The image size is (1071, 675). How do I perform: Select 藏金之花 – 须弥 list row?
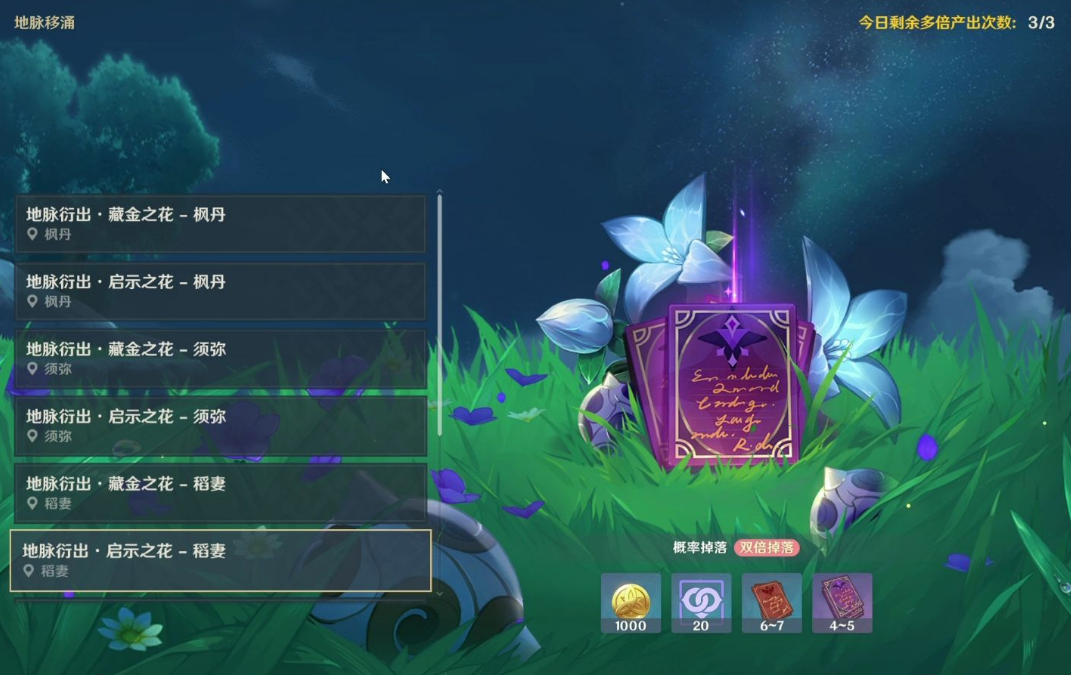click(220, 358)
